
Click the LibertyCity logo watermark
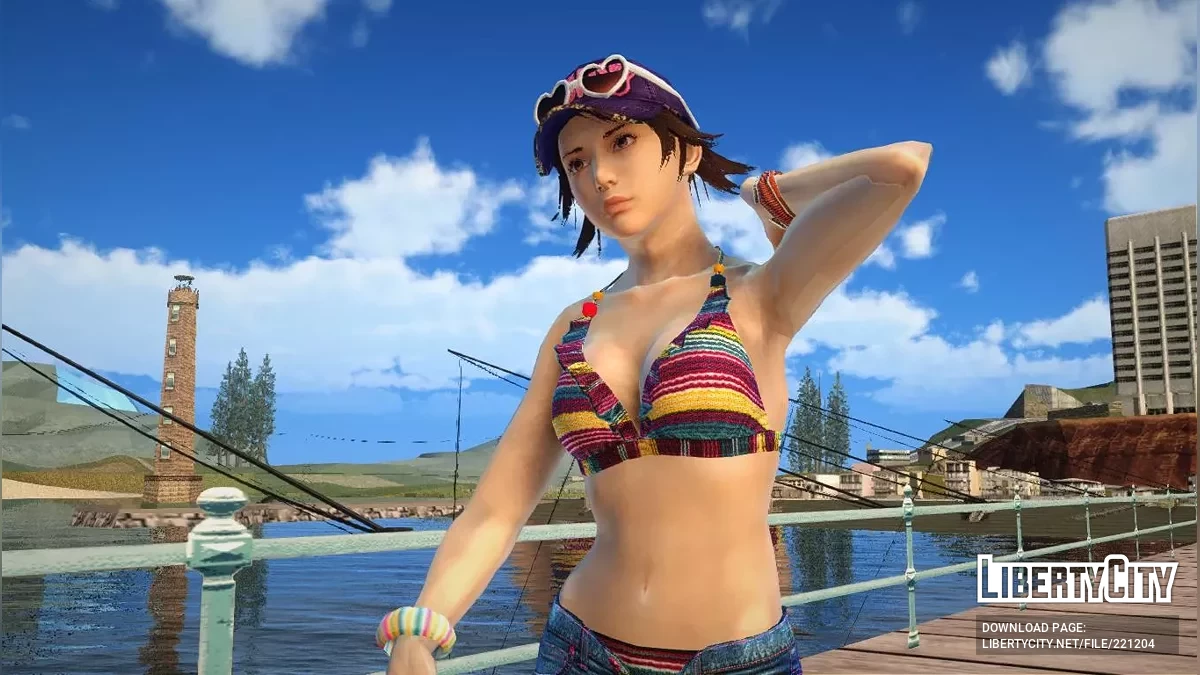click(x=1077, y=579)
